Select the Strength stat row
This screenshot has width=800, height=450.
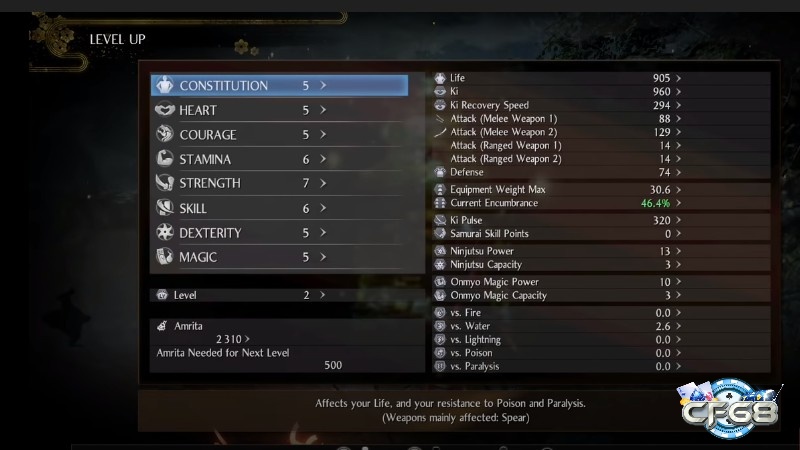(x=279, y=183)
